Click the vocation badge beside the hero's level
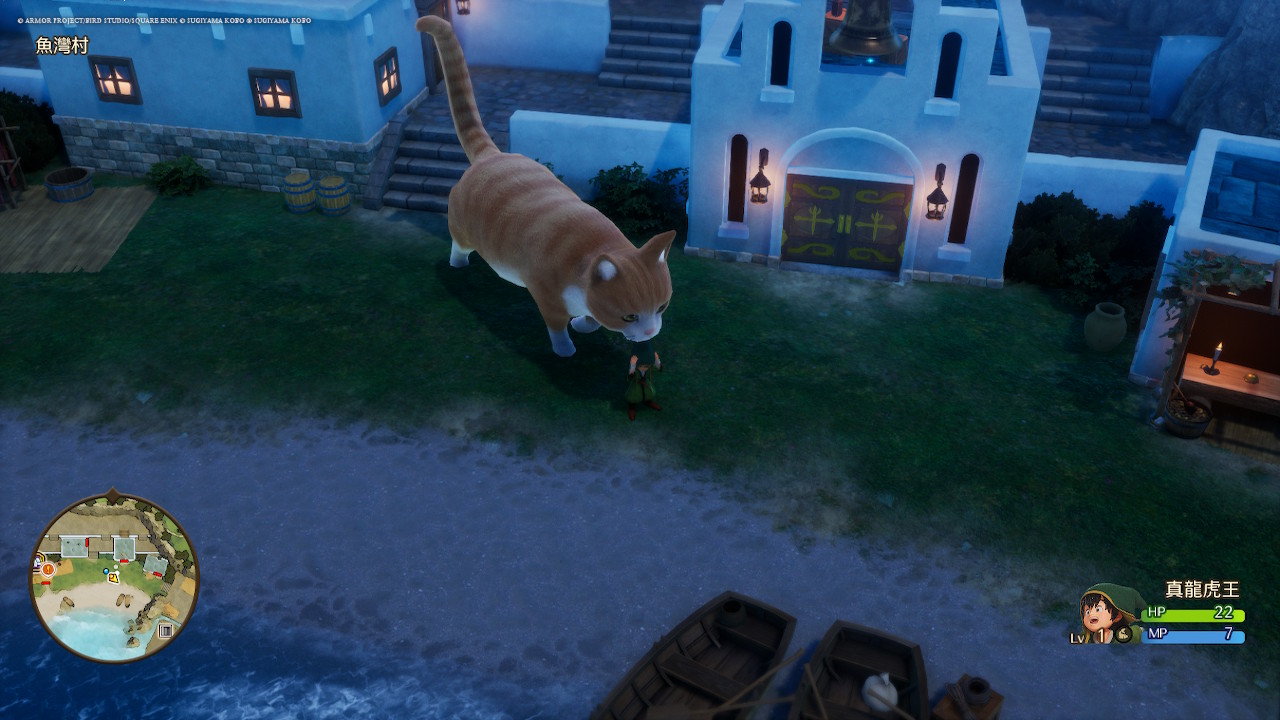The height and width of the screenshot is (720, 1280). point(1123,634)
